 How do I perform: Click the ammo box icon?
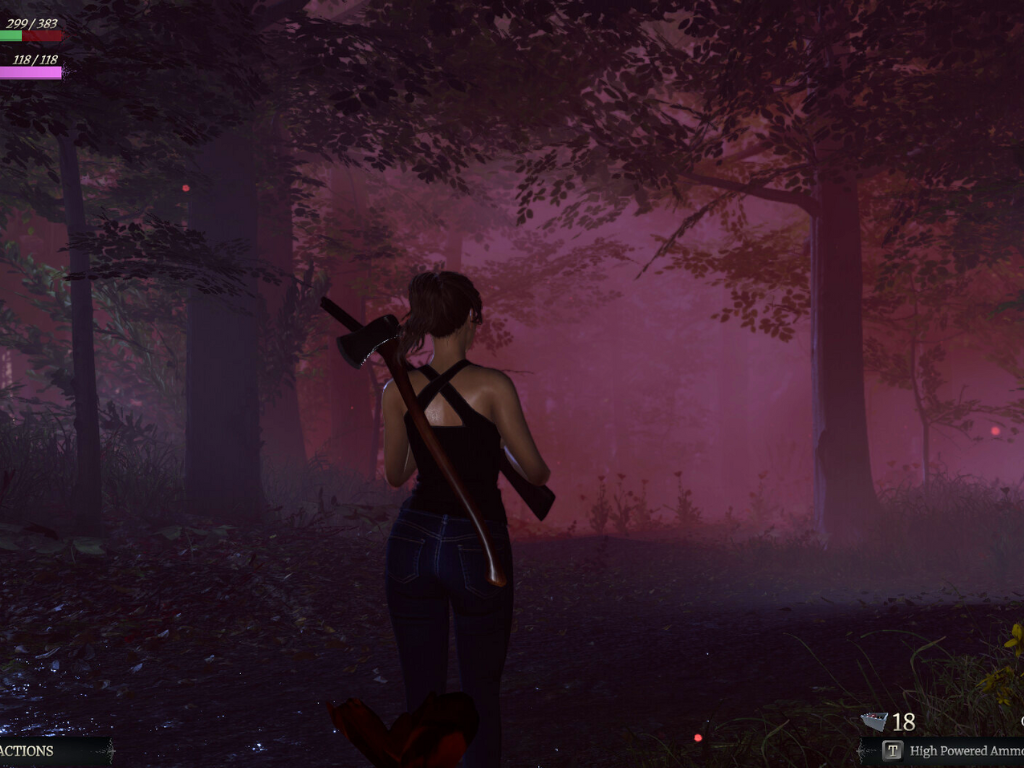click(x=874, y=721)
